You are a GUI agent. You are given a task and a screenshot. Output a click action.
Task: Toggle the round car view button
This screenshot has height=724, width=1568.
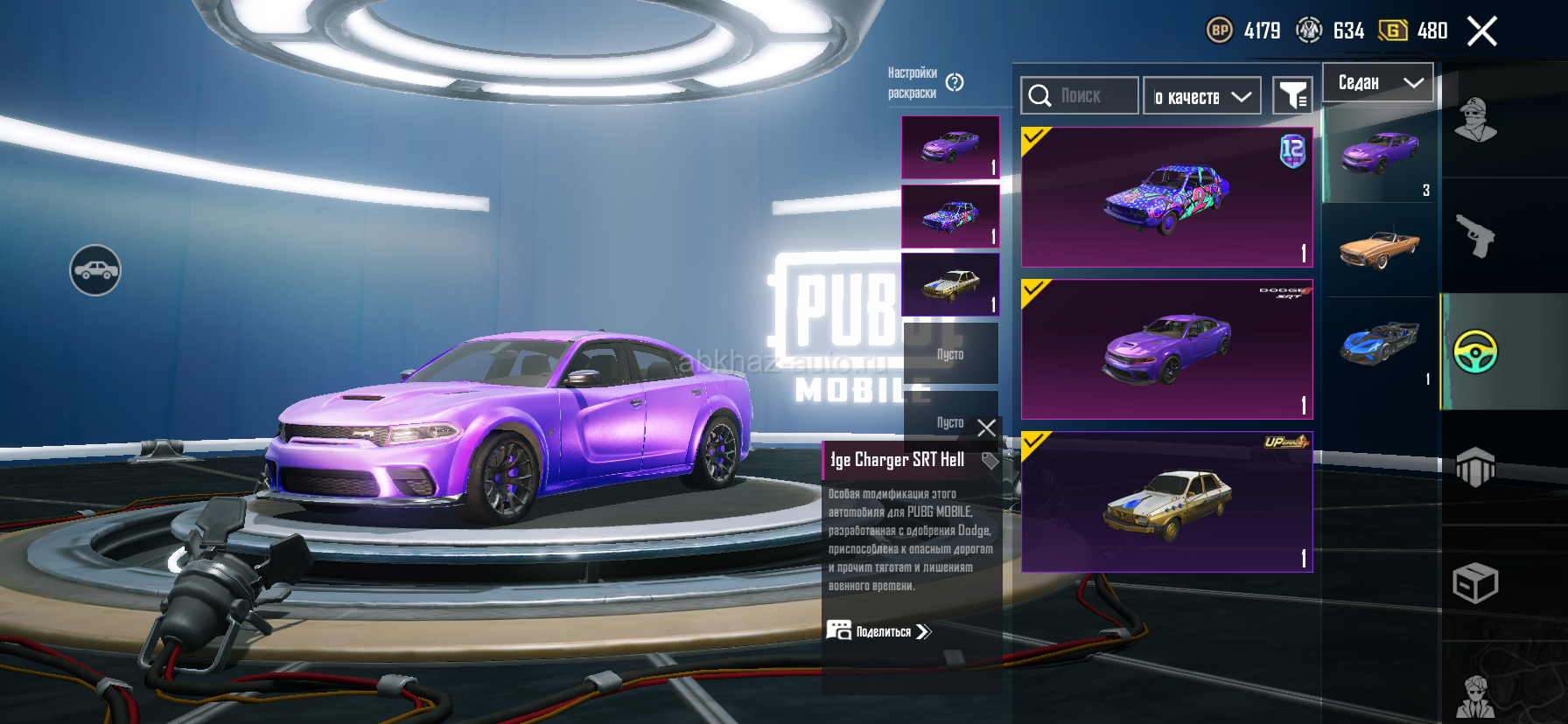pyautogui.click(x=95, y=270)
